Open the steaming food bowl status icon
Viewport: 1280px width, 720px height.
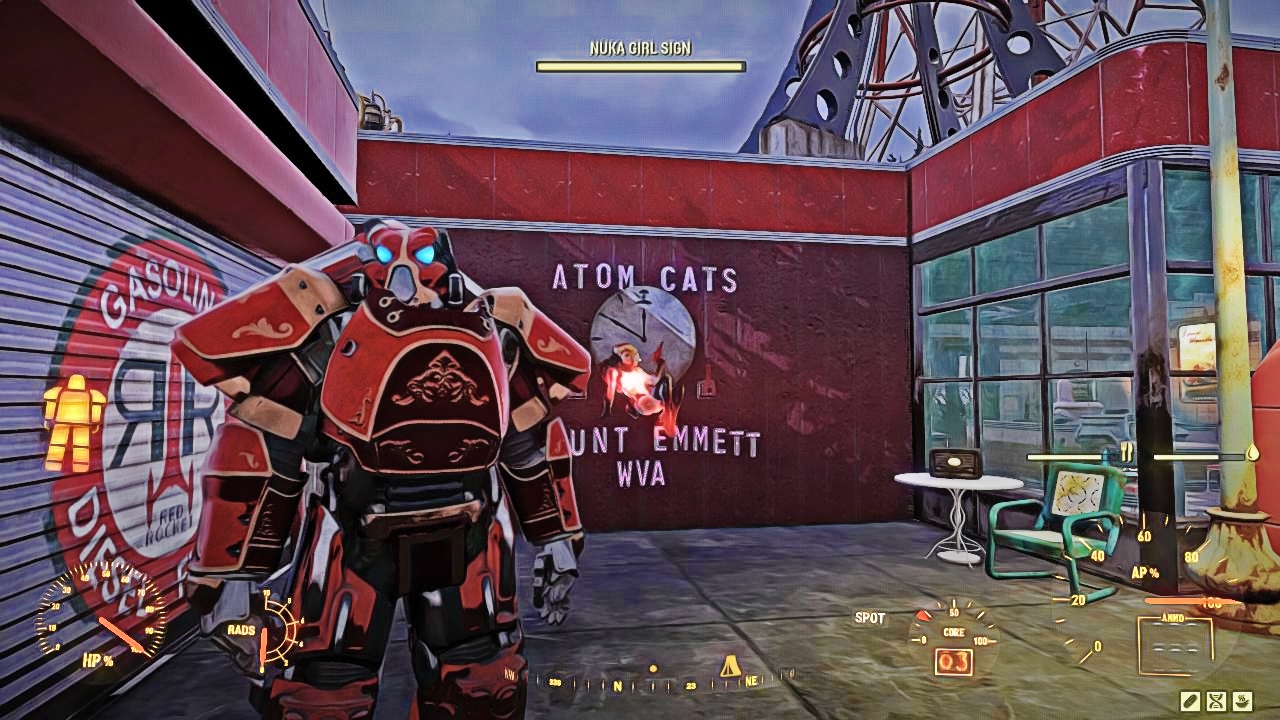[x=1243, y=700]
